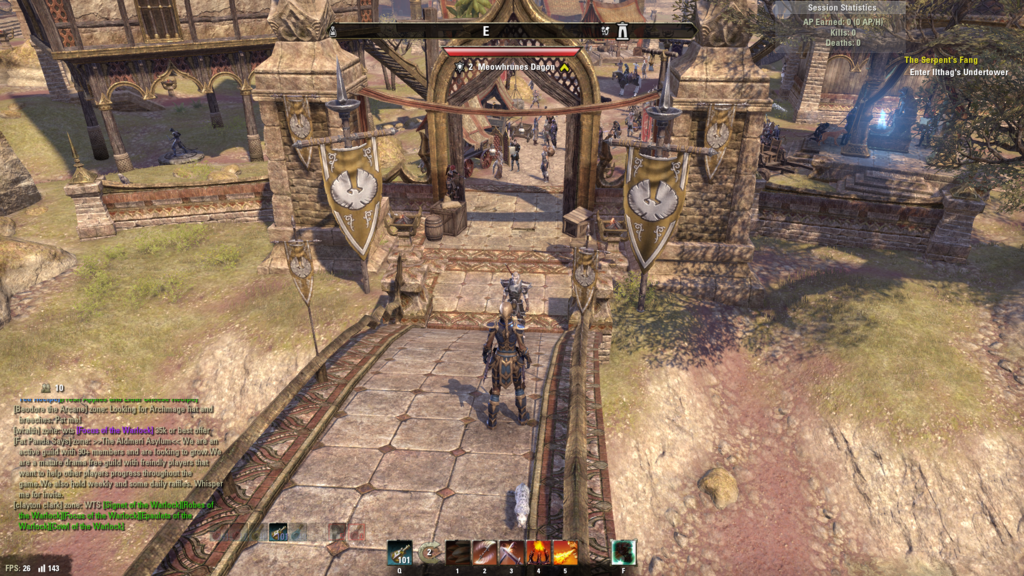Activate the ultimate ability in slot F
The width and height of the screenshot is (1024, 576).
[624, 553]
